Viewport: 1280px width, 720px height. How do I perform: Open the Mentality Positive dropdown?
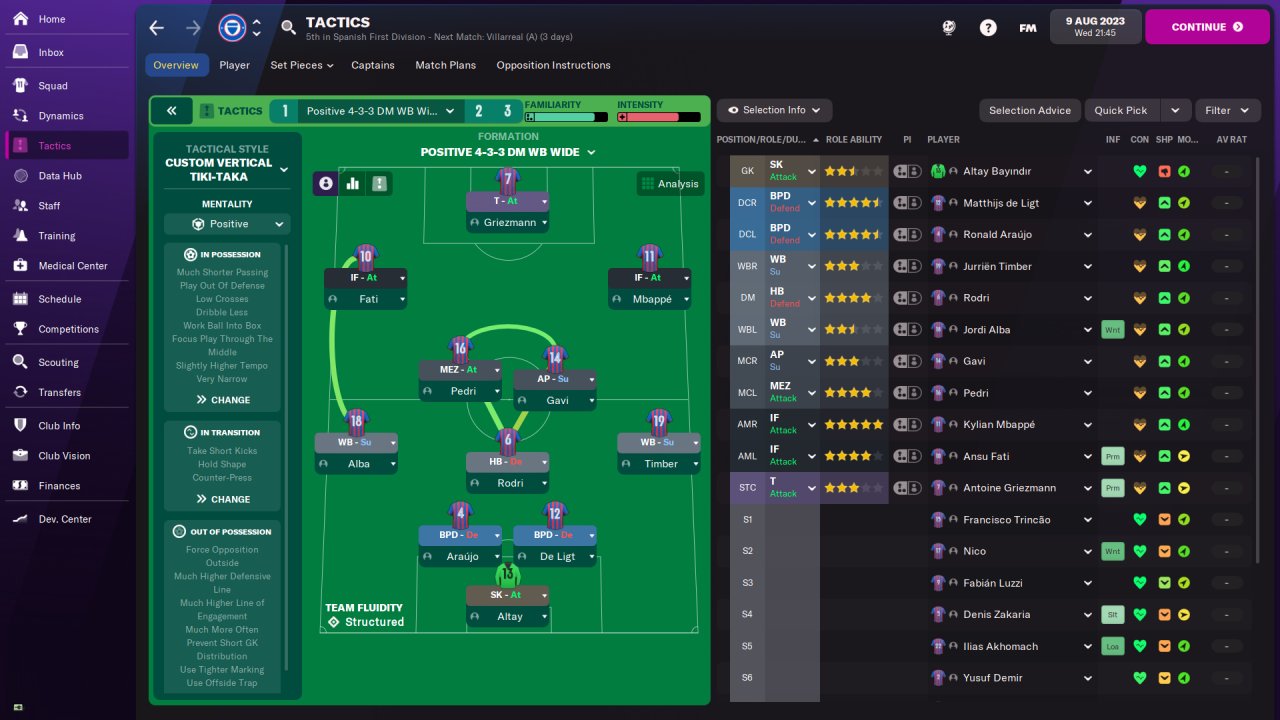228,224
